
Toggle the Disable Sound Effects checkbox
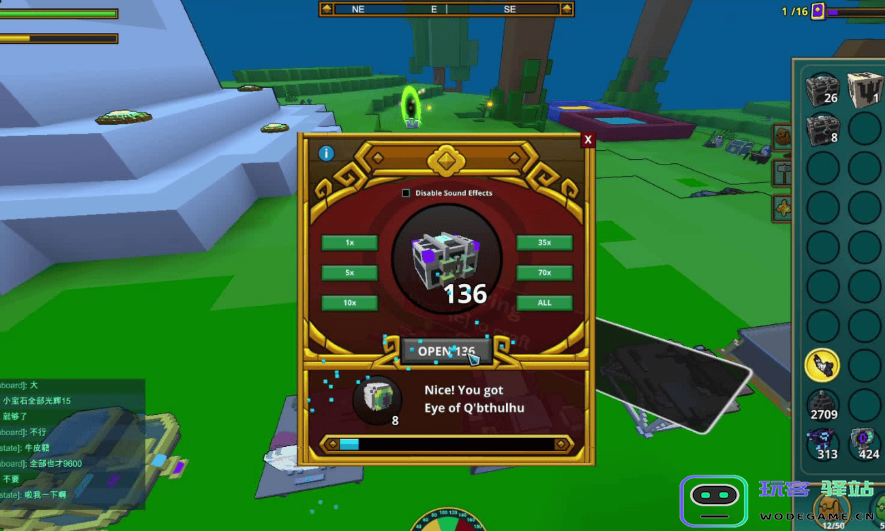(x=405, y=193)
